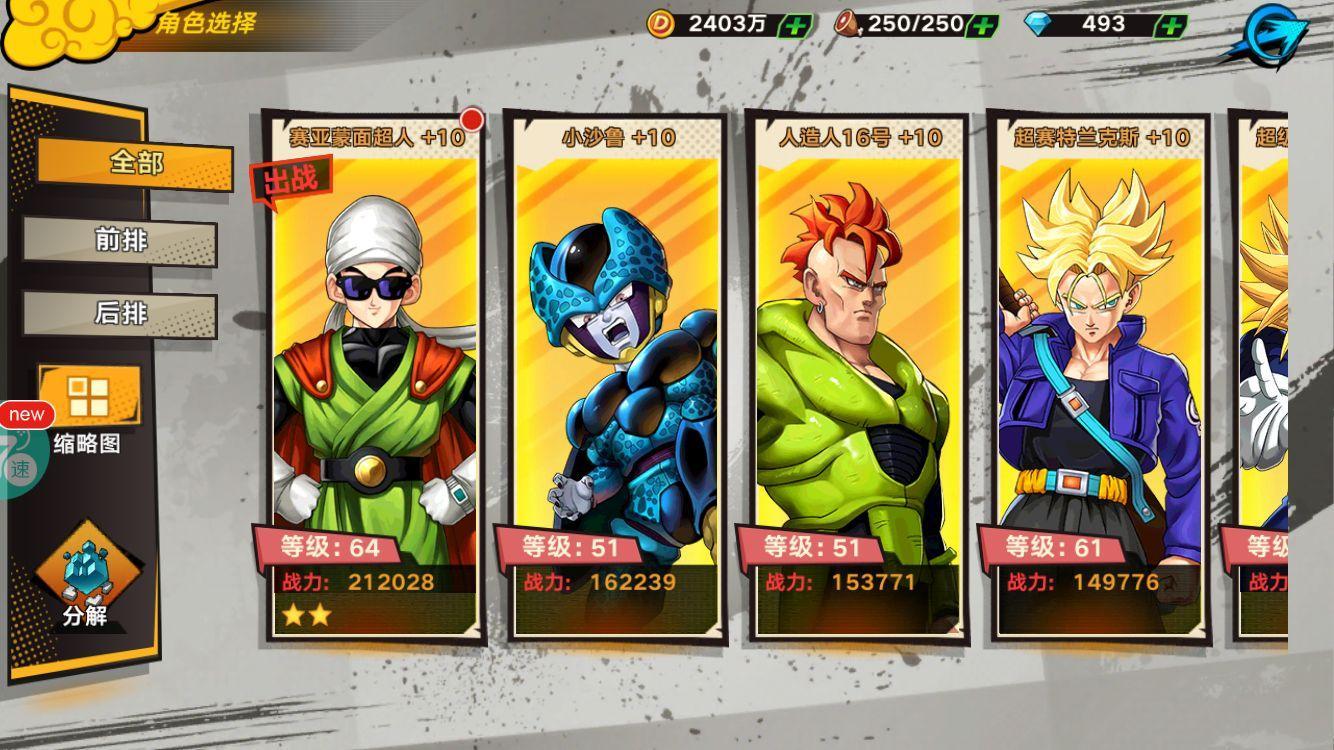Add more gold coins with plus button
Viewport: 1334px width, 750px height.
(x=794, y=25)
